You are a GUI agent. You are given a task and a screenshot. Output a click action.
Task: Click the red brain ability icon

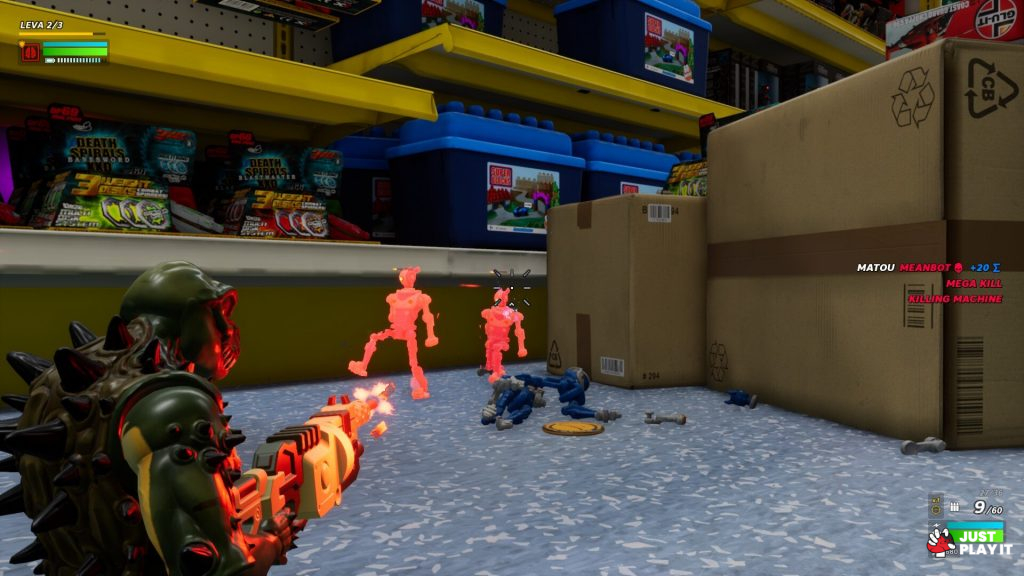tap(30, 52)
